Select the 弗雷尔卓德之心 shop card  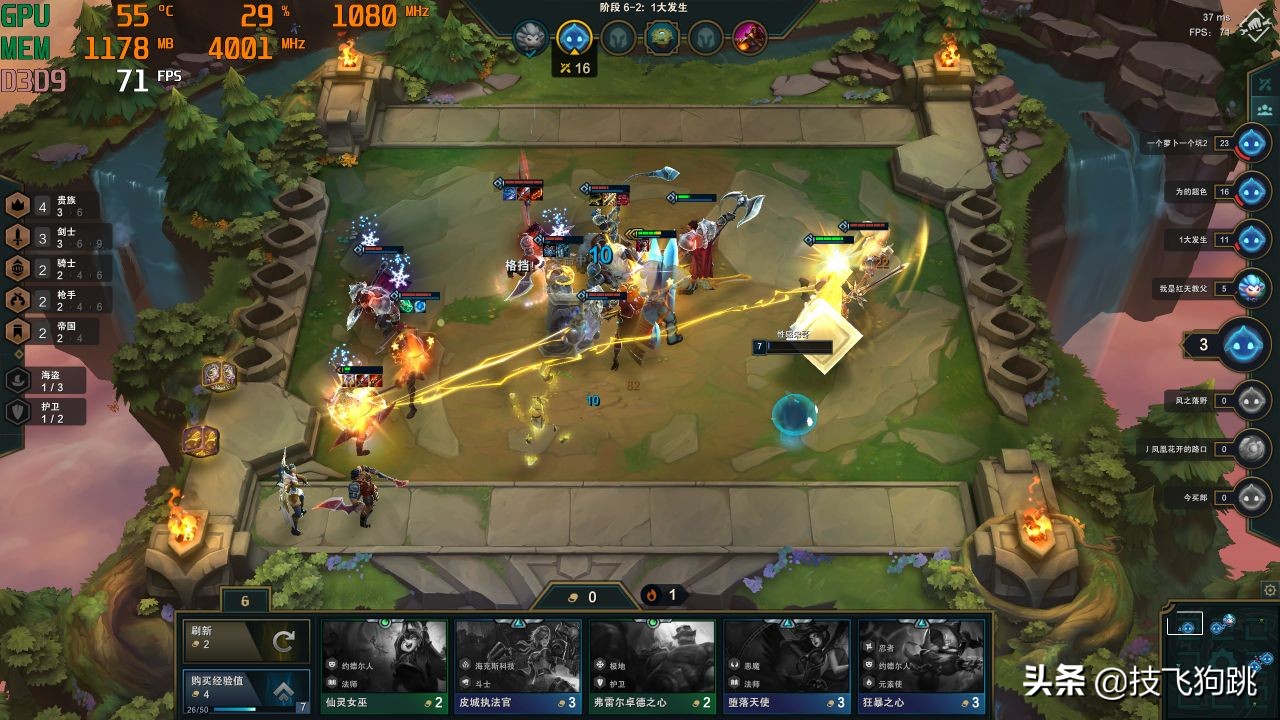[x=652, y=665]
